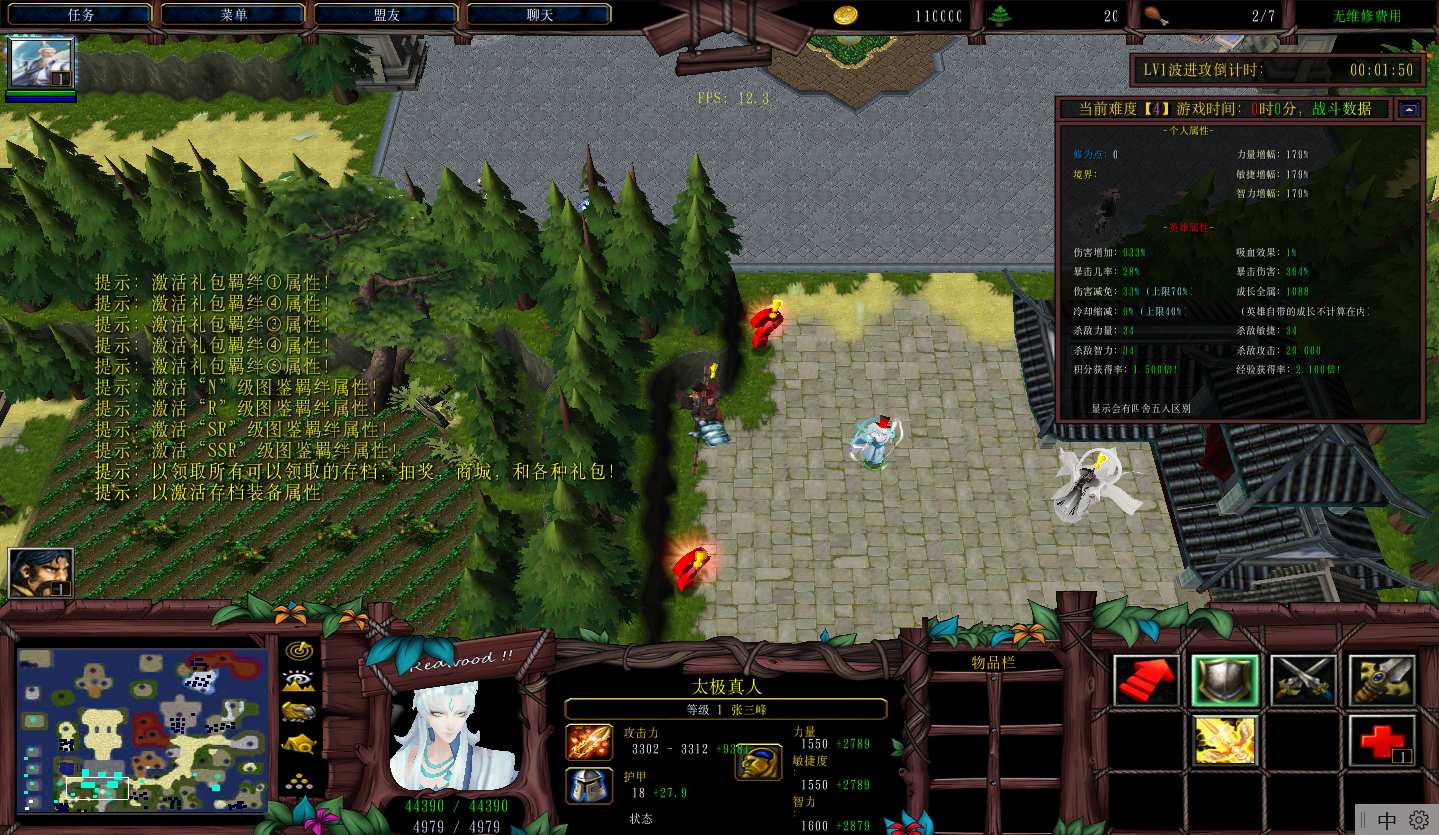Viewport: 1439px width, 835px height.
Task: Toggle minimap terrain display button
Action: pyautogui.click(x=298, y=681)
